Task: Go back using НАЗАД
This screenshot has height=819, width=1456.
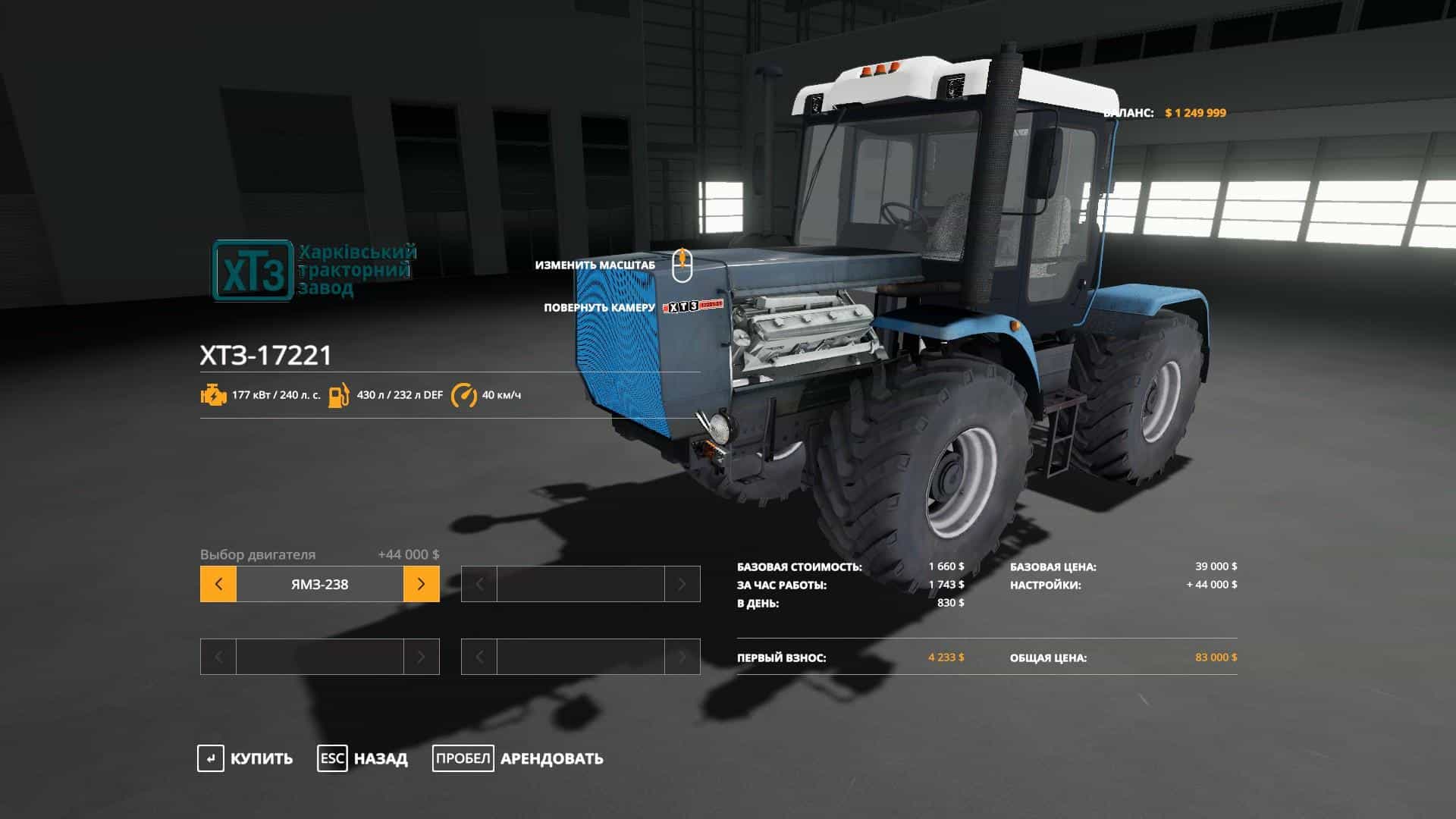Action: [x=362, y=758]
